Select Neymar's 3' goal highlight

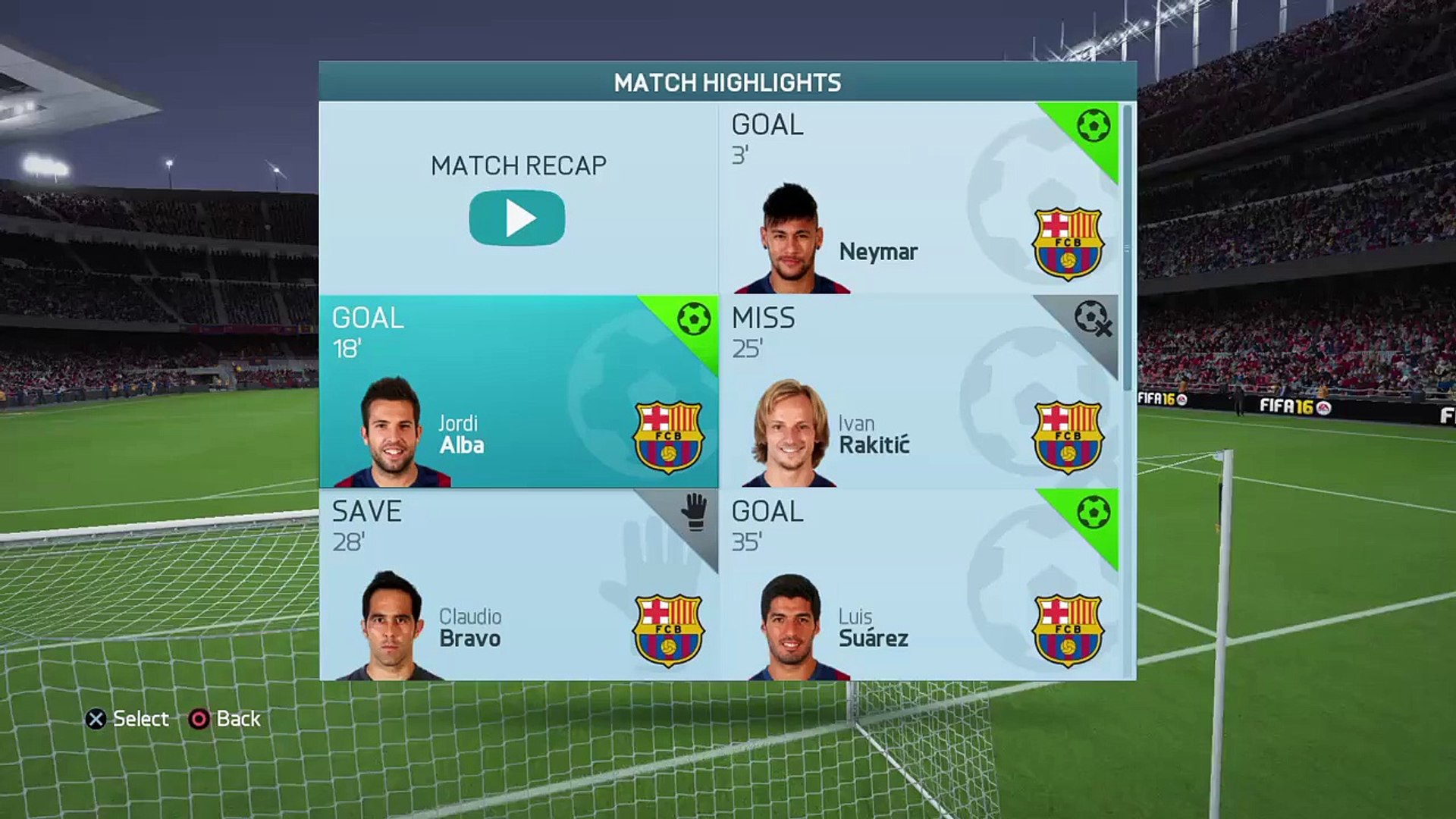click(918, 199)
